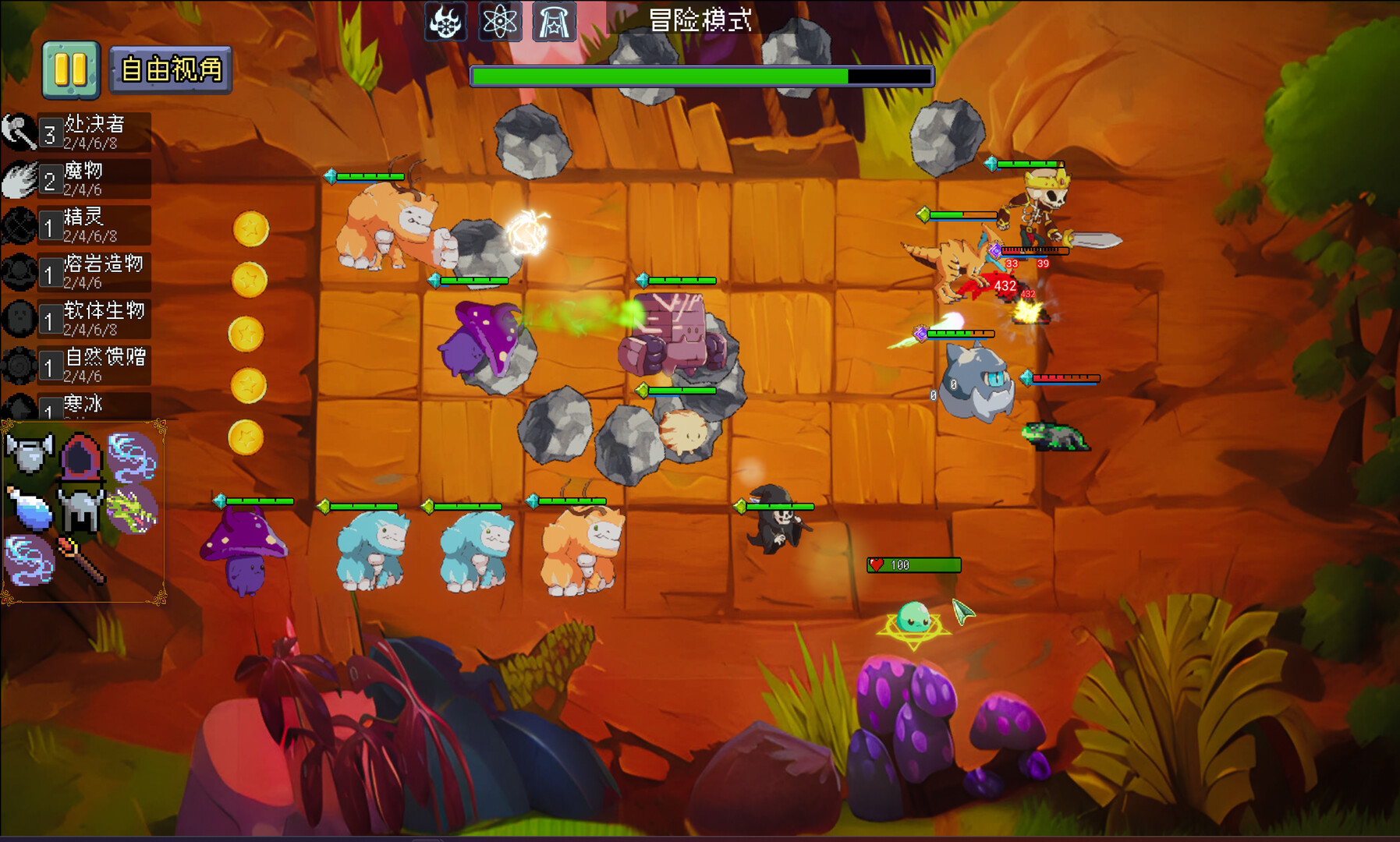
Task: Open the star portal skill icon
Action: 555,21
